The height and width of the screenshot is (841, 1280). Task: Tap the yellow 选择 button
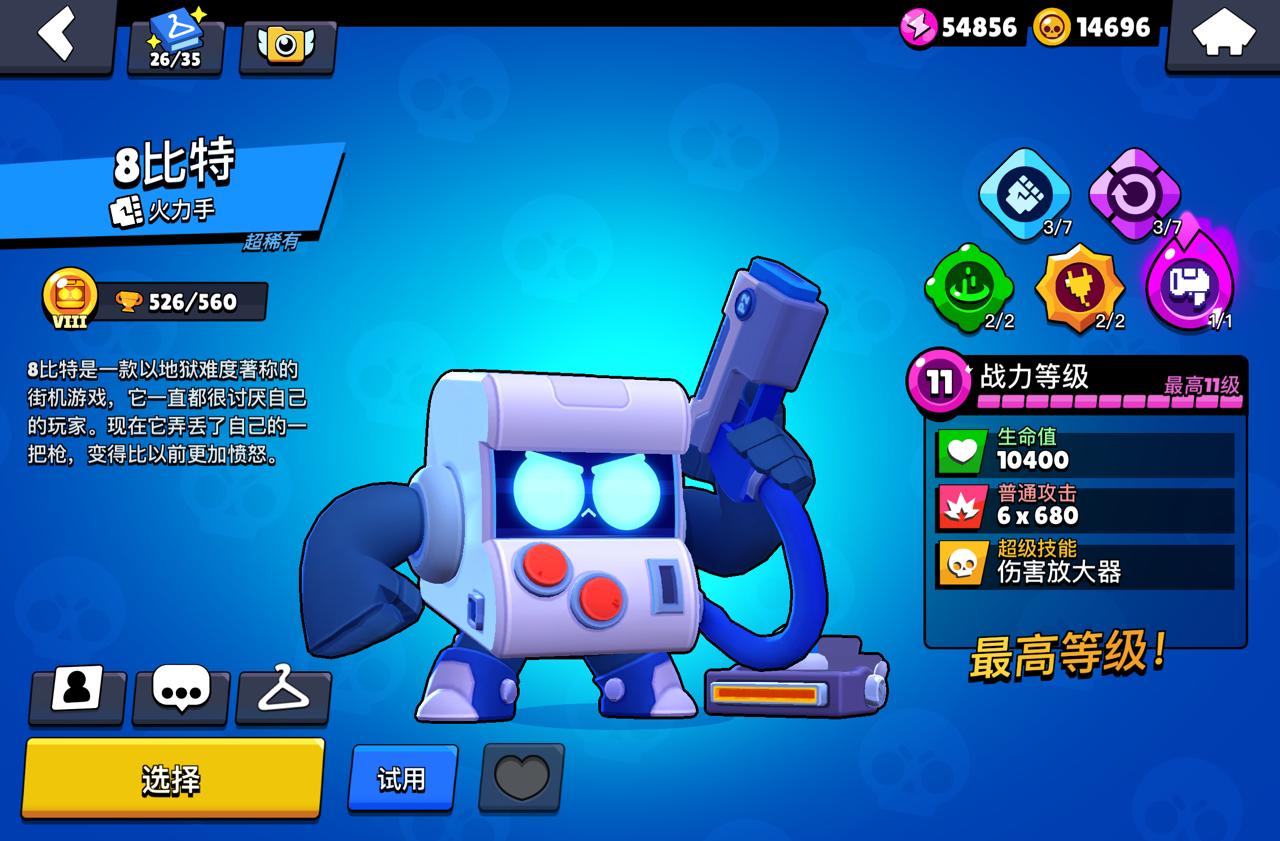click(x=172, y=779)
